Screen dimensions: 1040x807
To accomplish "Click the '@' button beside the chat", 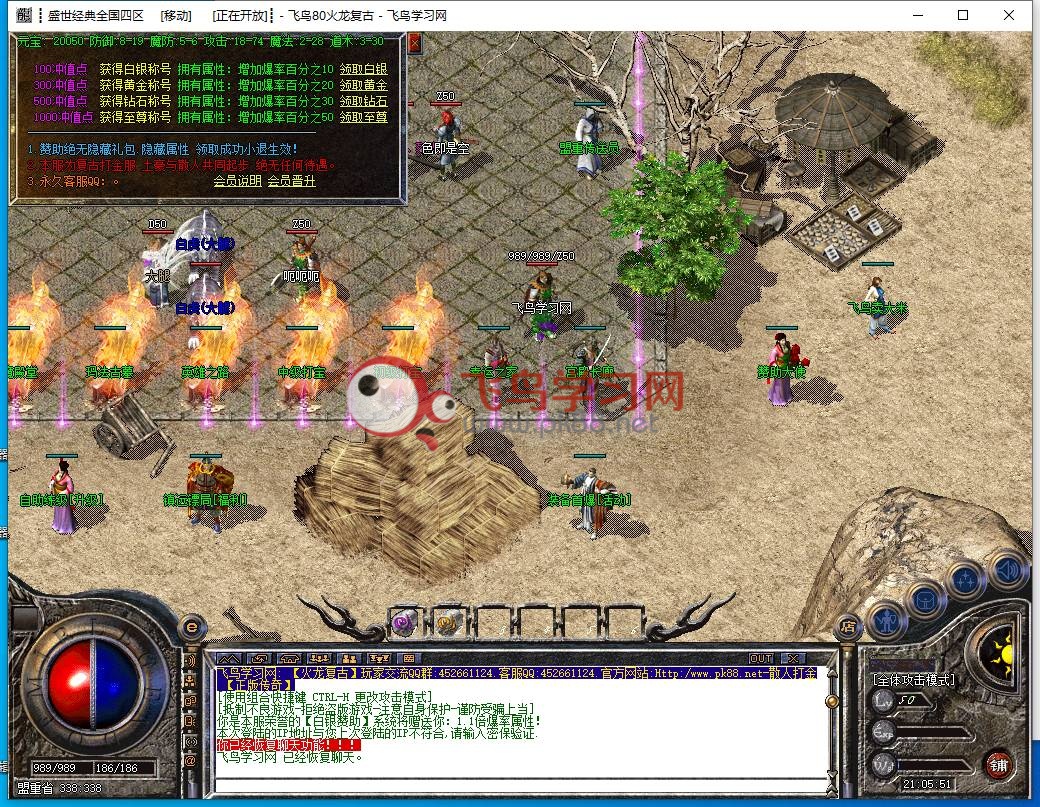I will point(189,762).
